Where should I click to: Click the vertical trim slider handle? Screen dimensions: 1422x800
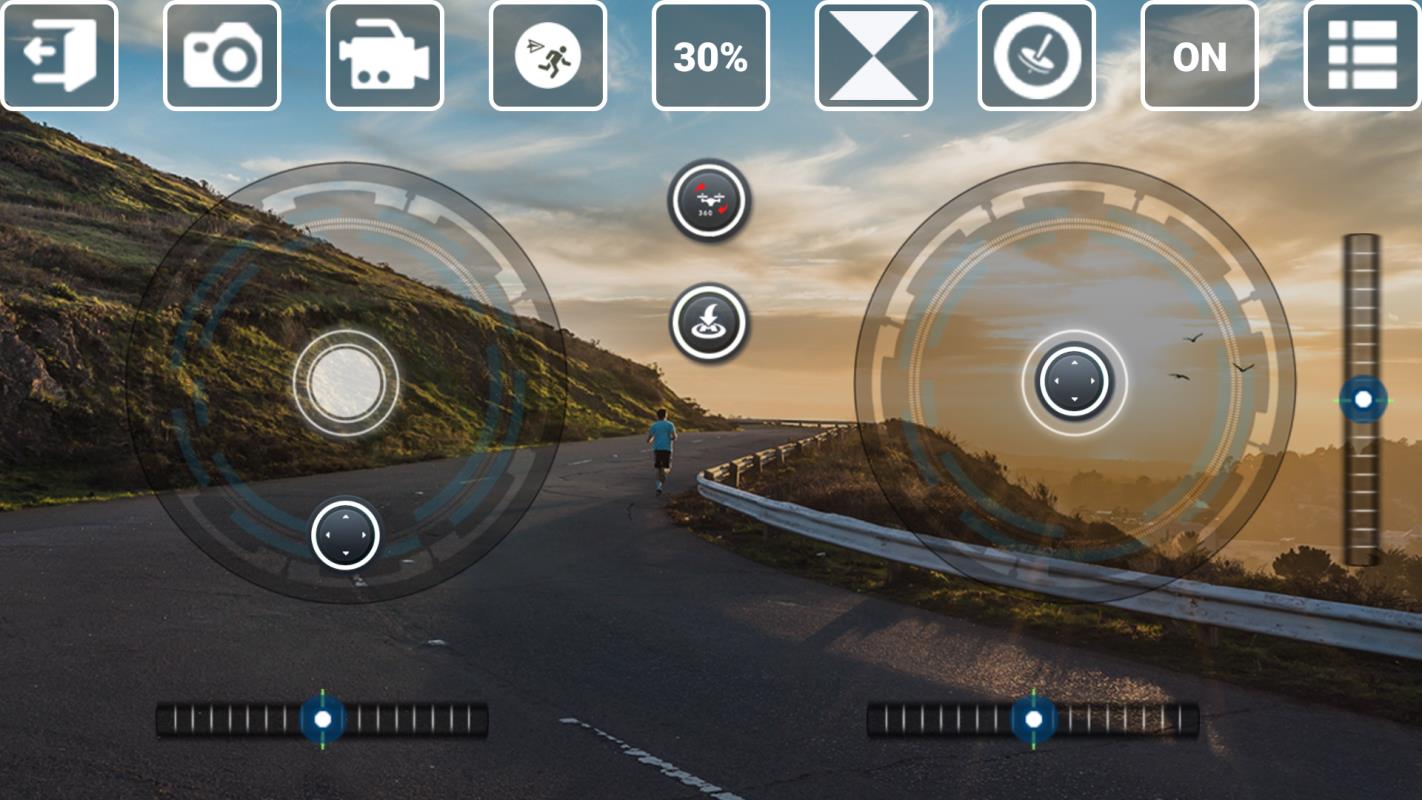[1362, 400]
